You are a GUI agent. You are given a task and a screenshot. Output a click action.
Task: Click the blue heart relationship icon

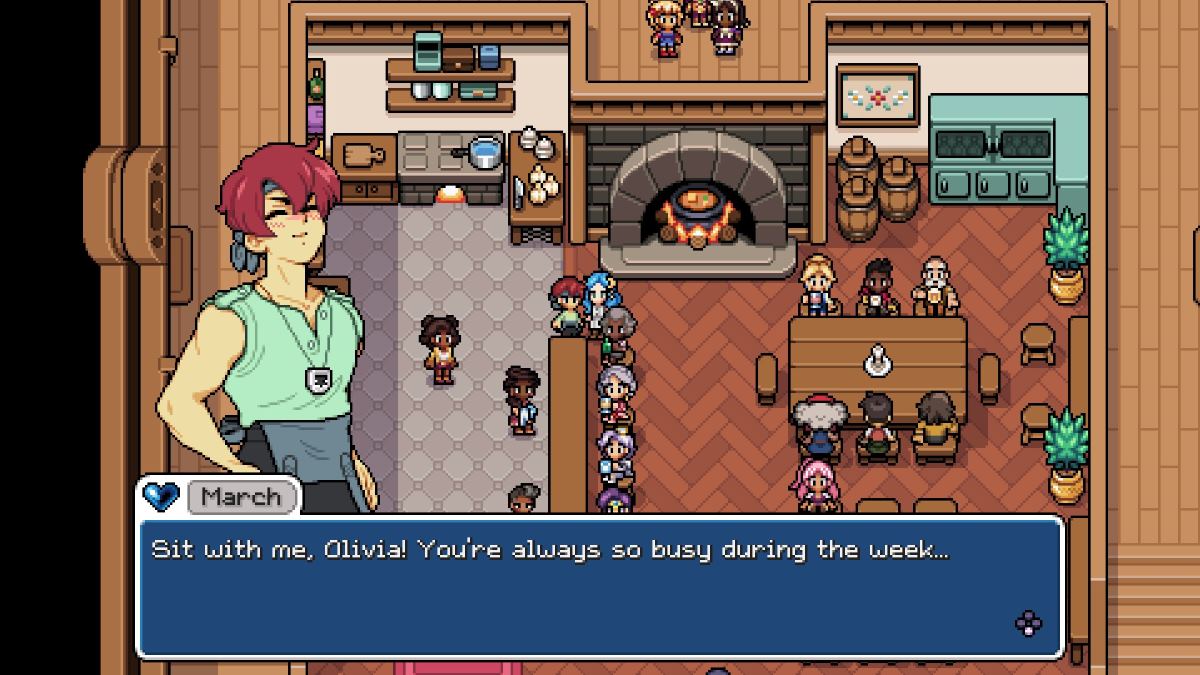(x=160, y=496)
